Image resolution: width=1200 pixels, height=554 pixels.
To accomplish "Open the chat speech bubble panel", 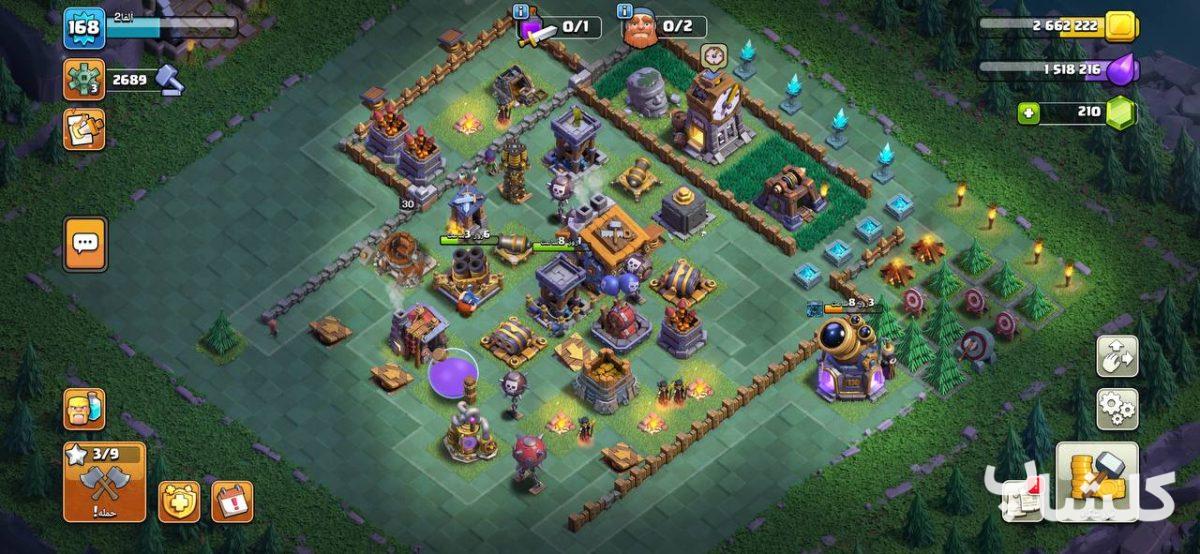I will point(84,243).
